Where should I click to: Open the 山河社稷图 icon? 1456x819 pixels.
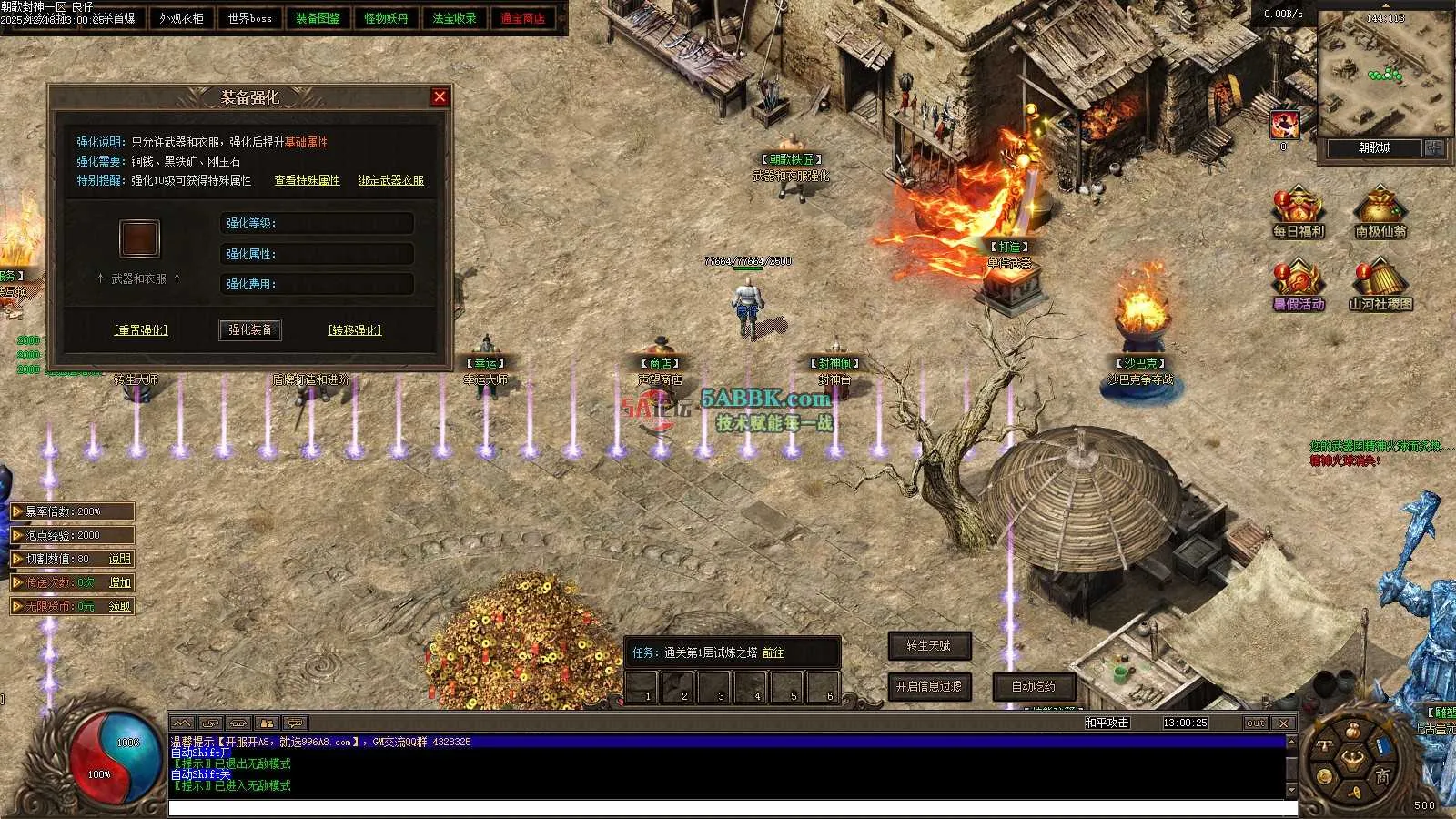click(x=1380, y=285)
